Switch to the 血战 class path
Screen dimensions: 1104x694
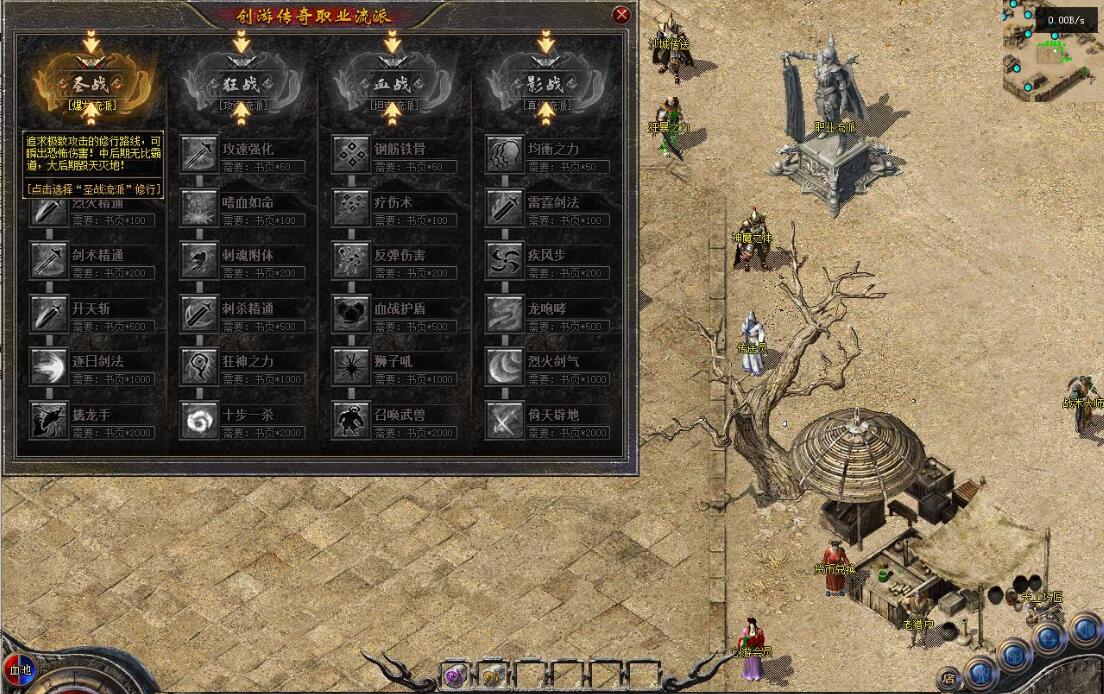point(392,84)
